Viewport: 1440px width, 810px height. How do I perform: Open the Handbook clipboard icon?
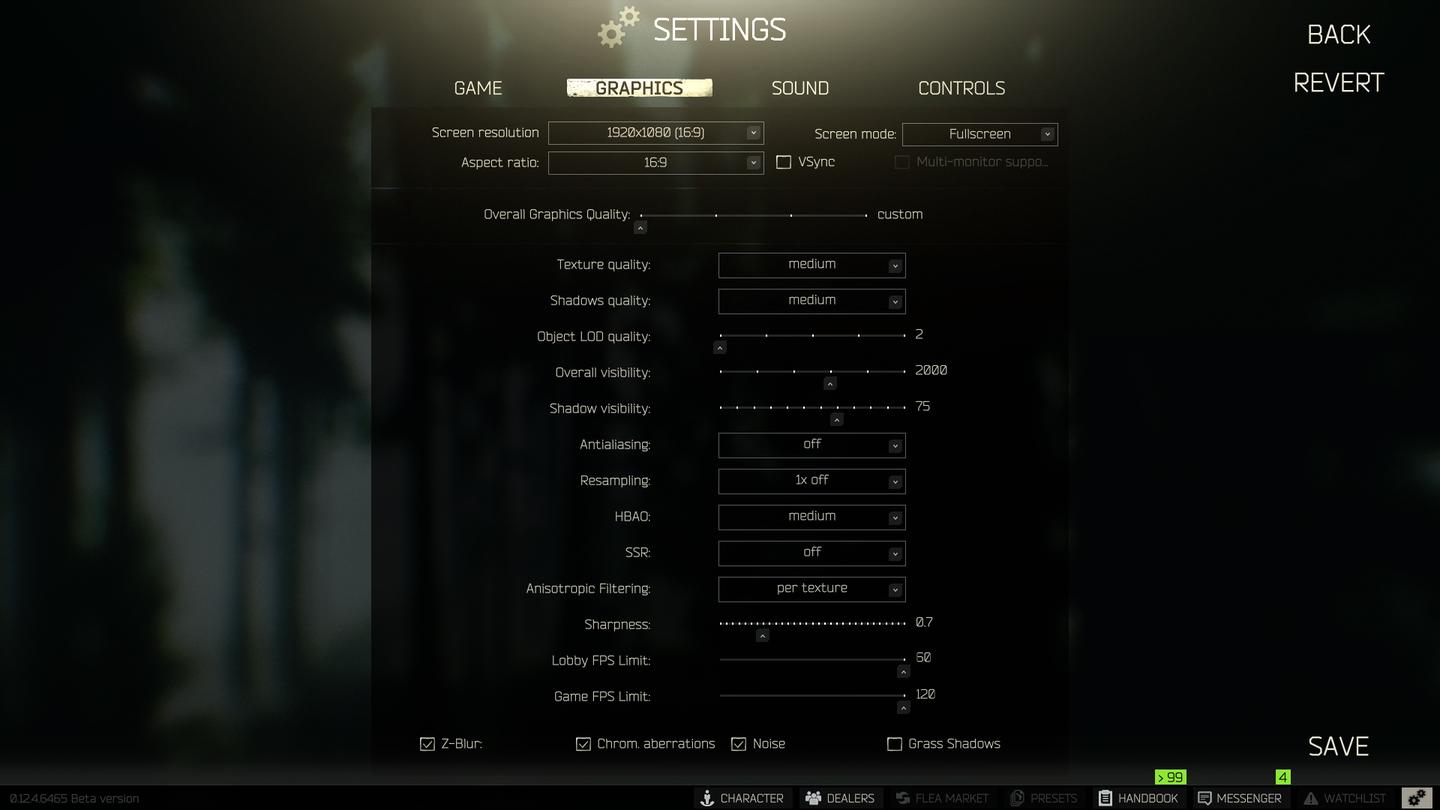tap(1103, 798)
